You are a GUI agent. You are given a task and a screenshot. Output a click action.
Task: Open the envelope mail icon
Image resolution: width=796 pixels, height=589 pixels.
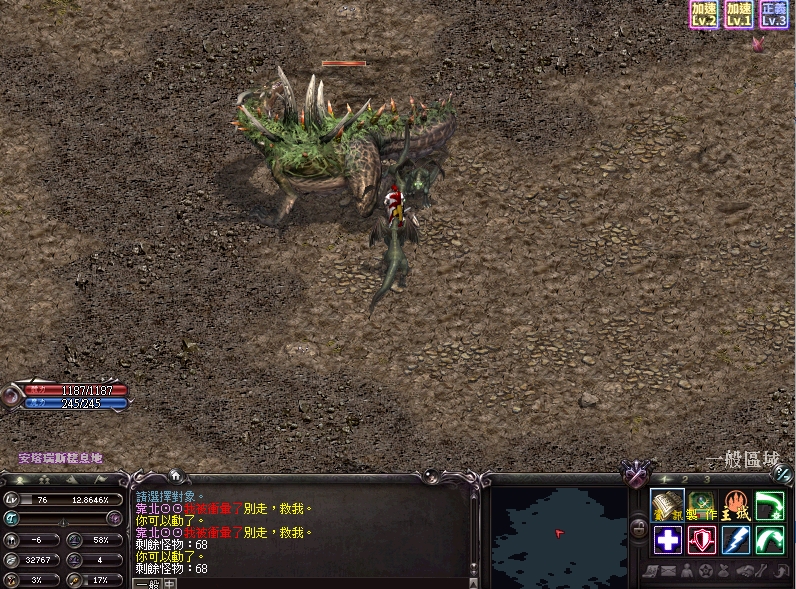click(670, 571)
